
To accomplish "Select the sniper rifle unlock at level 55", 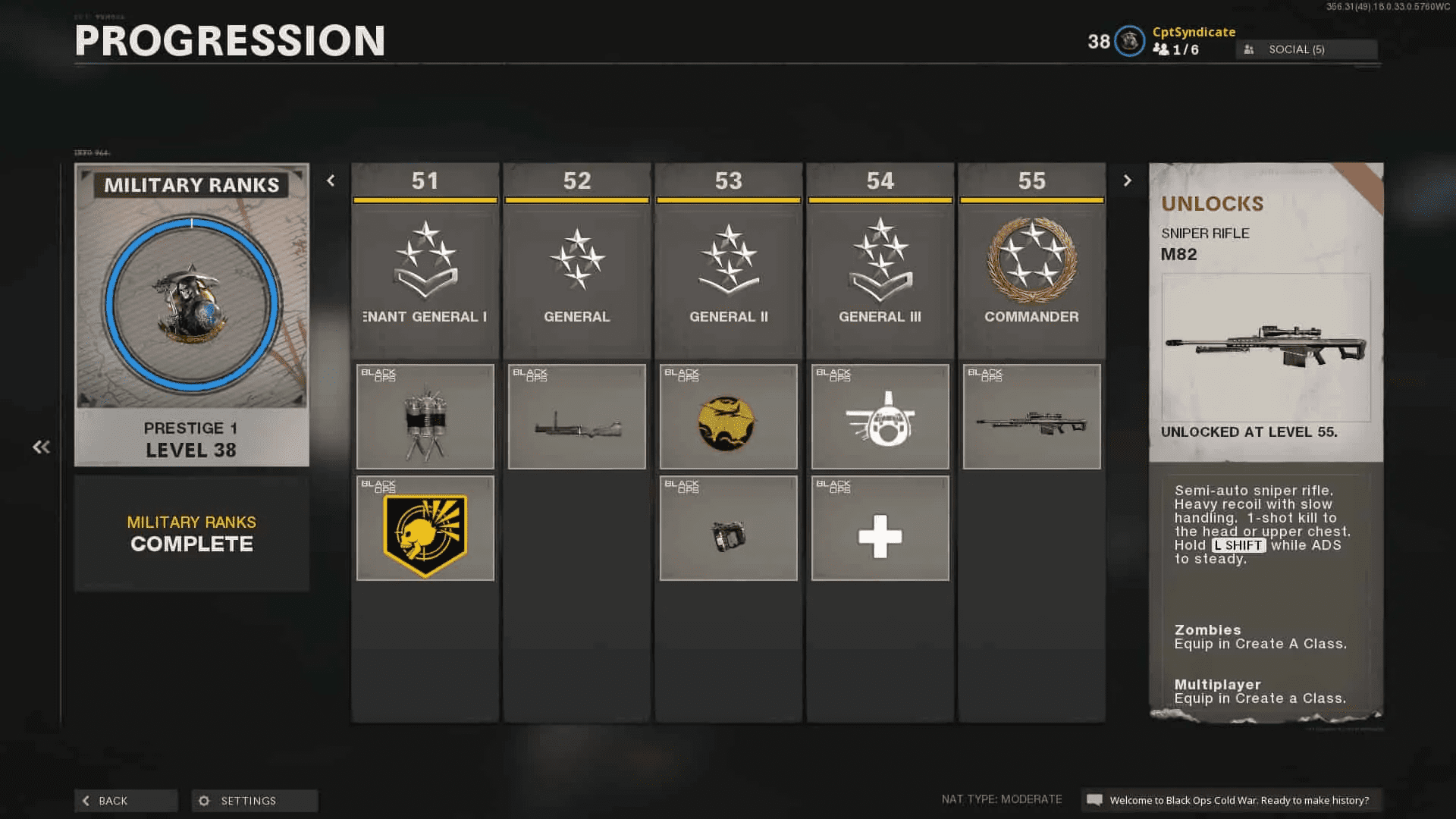I will click(x=1031, y=416).
